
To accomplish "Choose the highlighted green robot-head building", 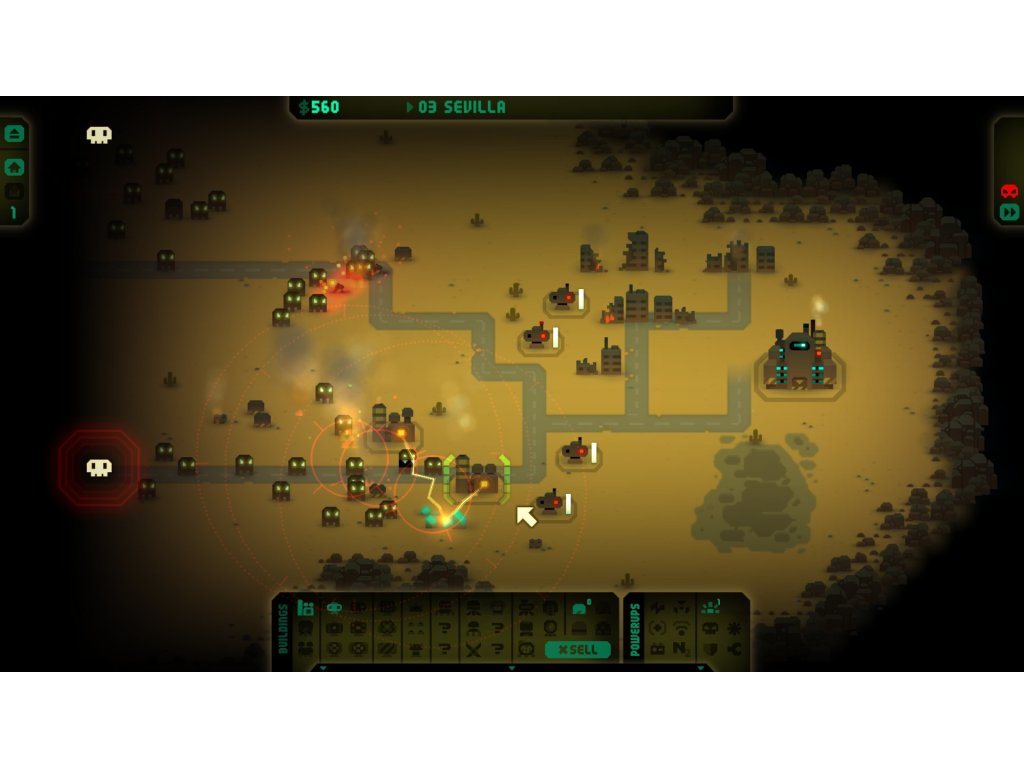I will tap(334, 607).
